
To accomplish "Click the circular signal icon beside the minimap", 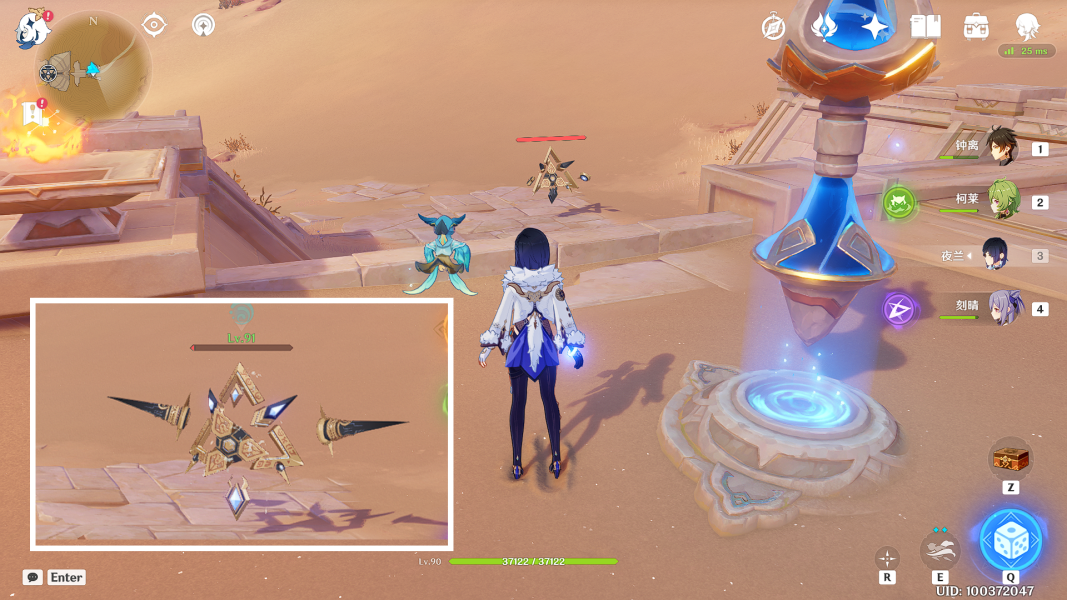I will (x=203, y=25).
